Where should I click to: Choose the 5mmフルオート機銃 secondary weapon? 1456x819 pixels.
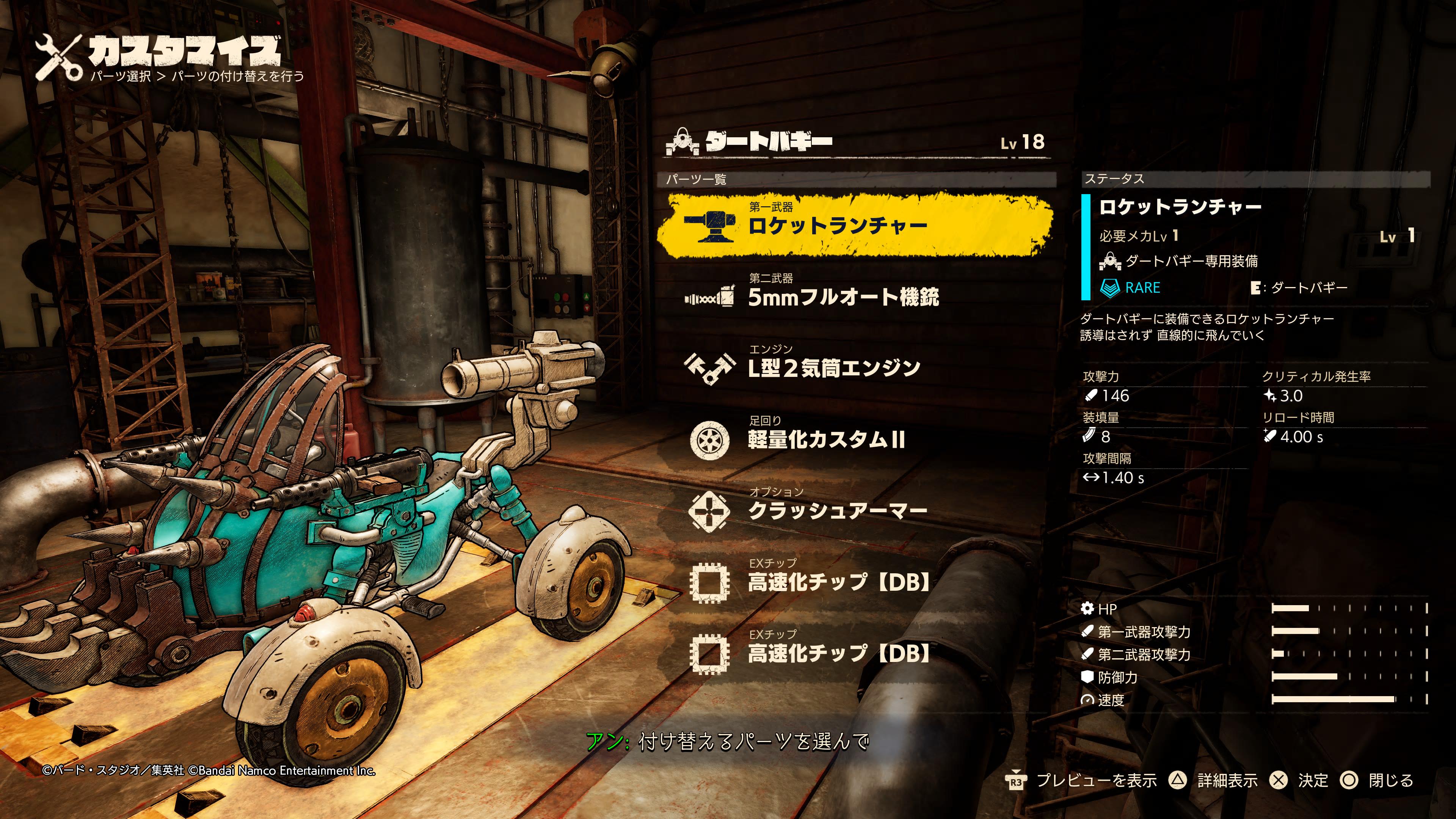842,297
